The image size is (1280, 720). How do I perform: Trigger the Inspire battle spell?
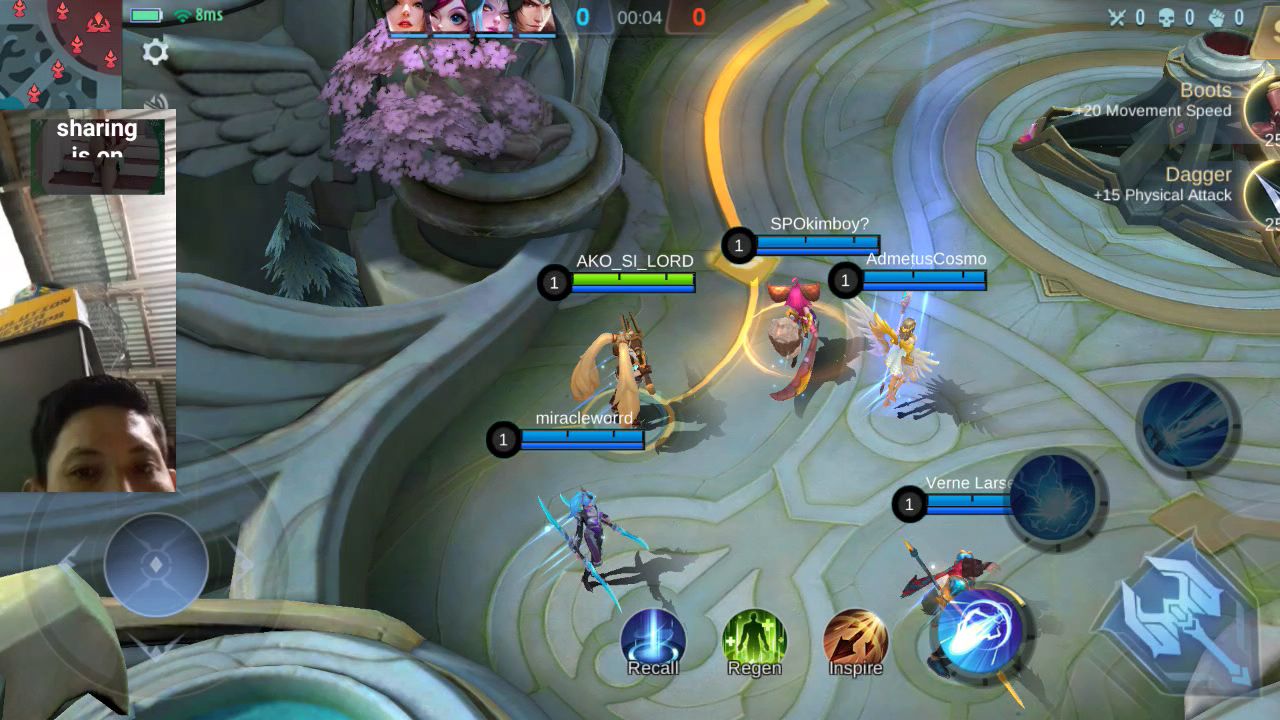point(856,640)
